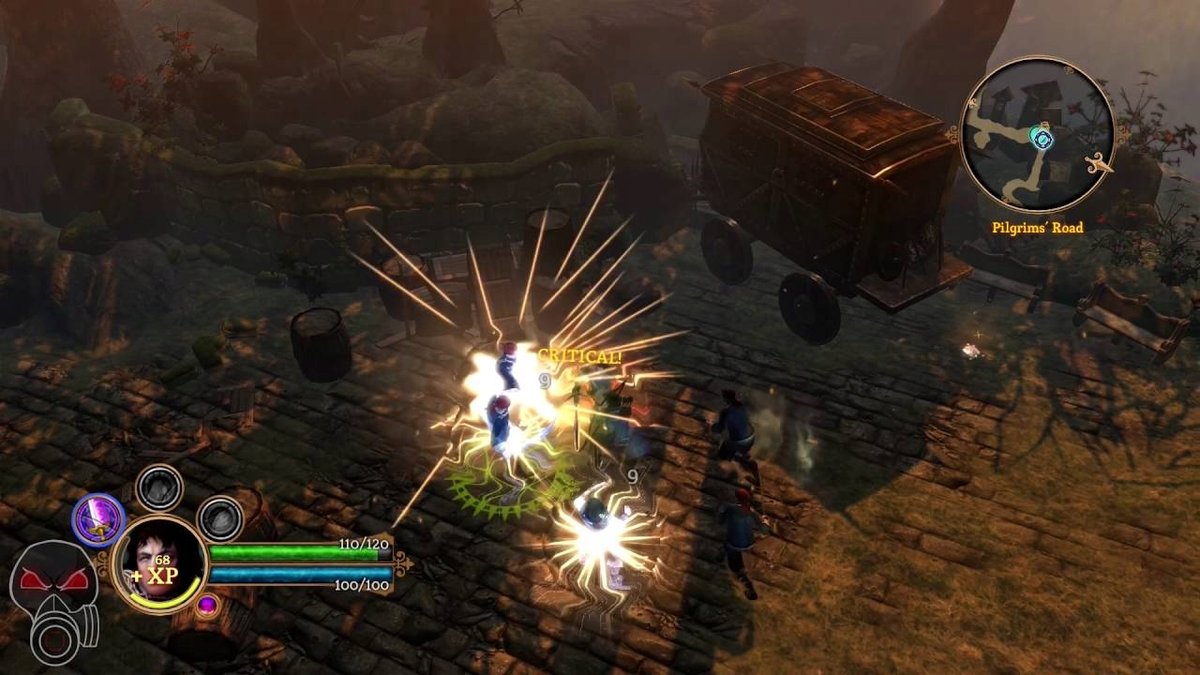Click the golden arrow pointer on the minimap rim

click(1103, 166)
